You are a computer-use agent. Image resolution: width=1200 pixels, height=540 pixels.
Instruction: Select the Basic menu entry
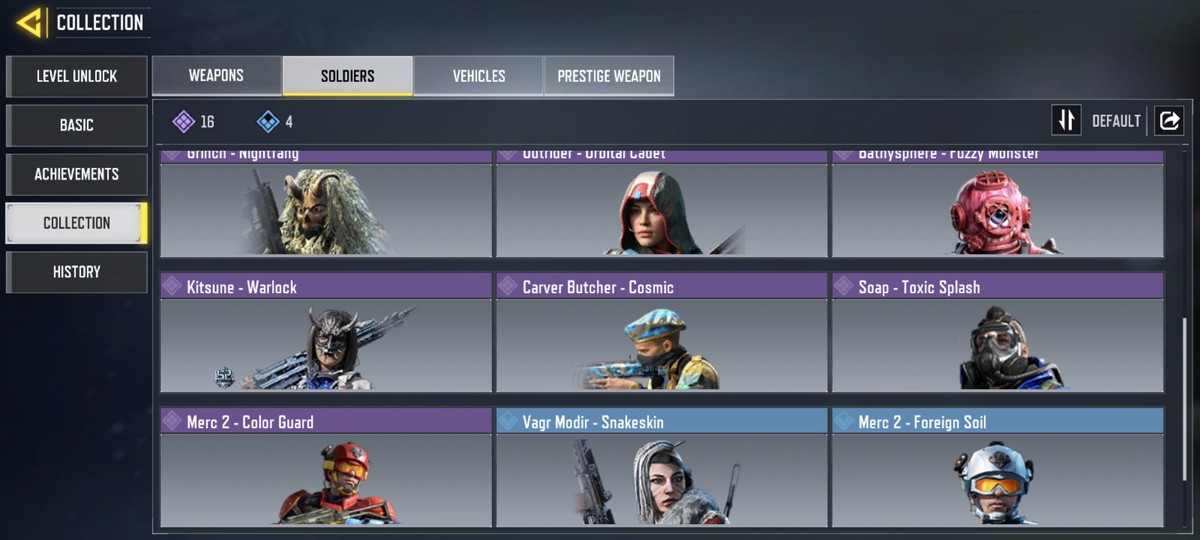tap(77, 125)
